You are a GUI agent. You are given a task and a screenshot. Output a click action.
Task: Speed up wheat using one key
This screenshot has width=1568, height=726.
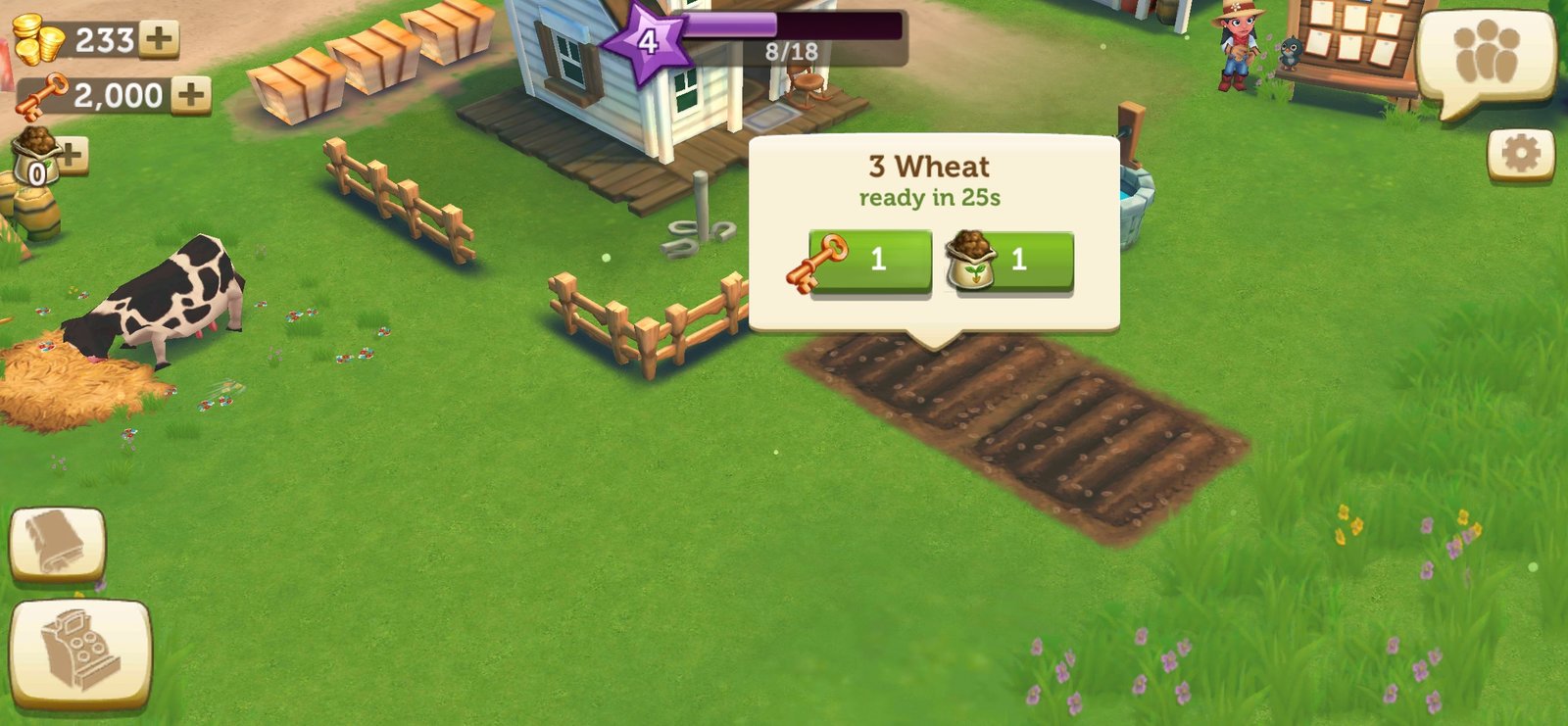869,260
